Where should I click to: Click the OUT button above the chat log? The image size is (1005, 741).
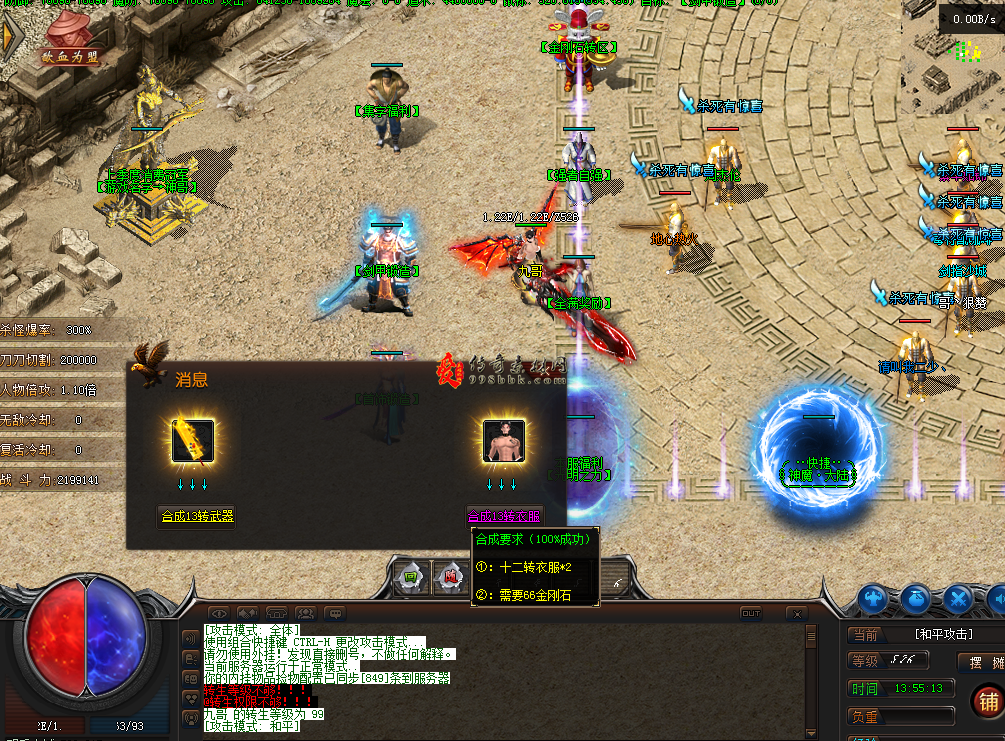(x=750, y=612)
